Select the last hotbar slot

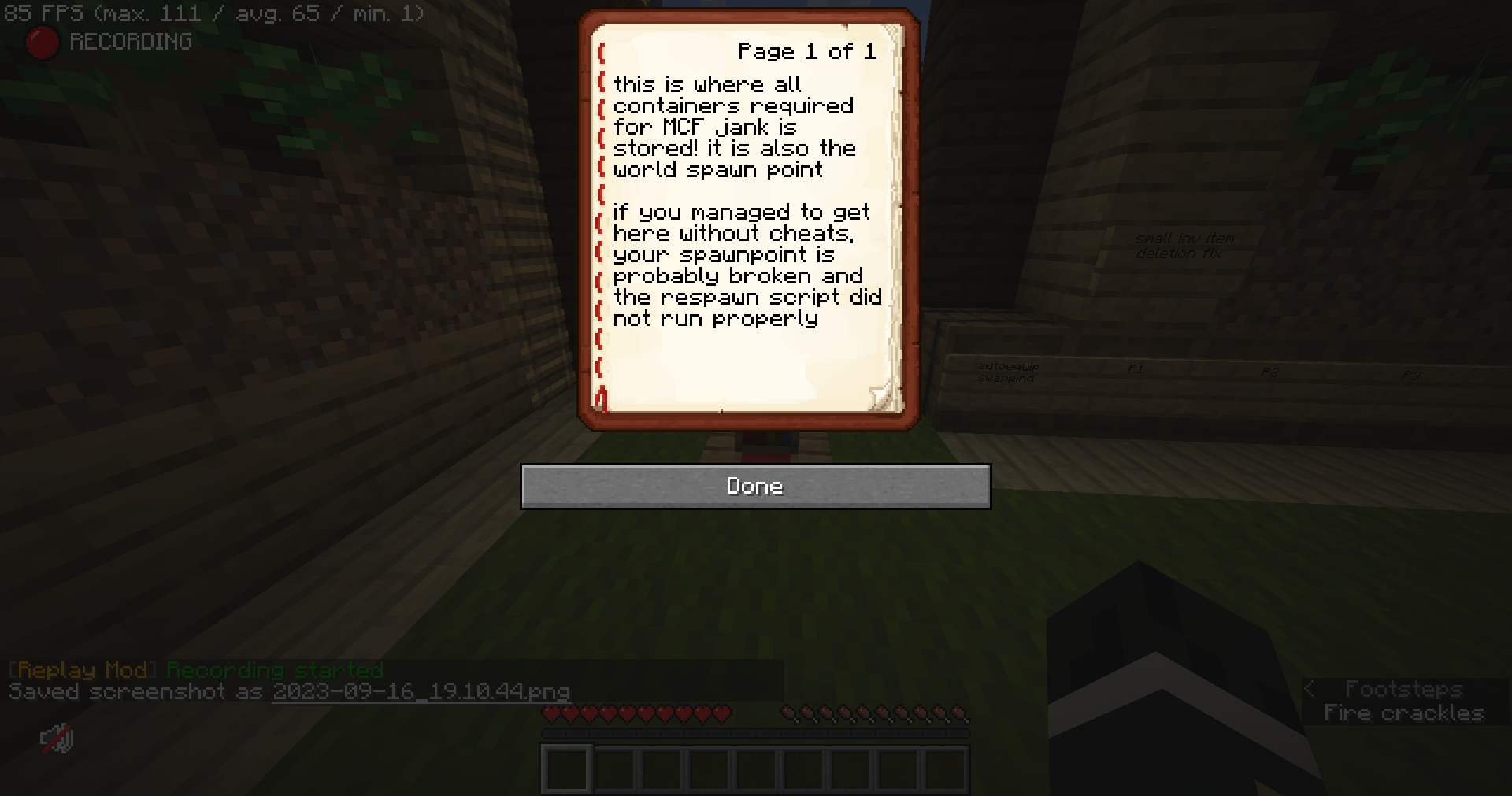[945, 769]
